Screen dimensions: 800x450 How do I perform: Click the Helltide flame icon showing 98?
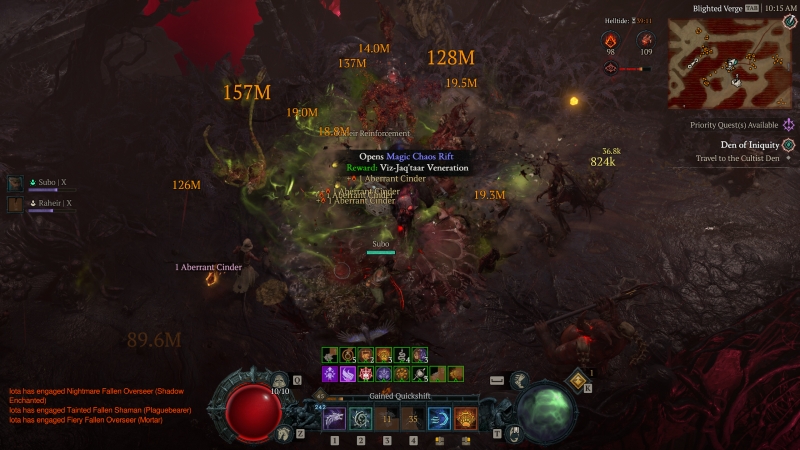click(610, 39)
